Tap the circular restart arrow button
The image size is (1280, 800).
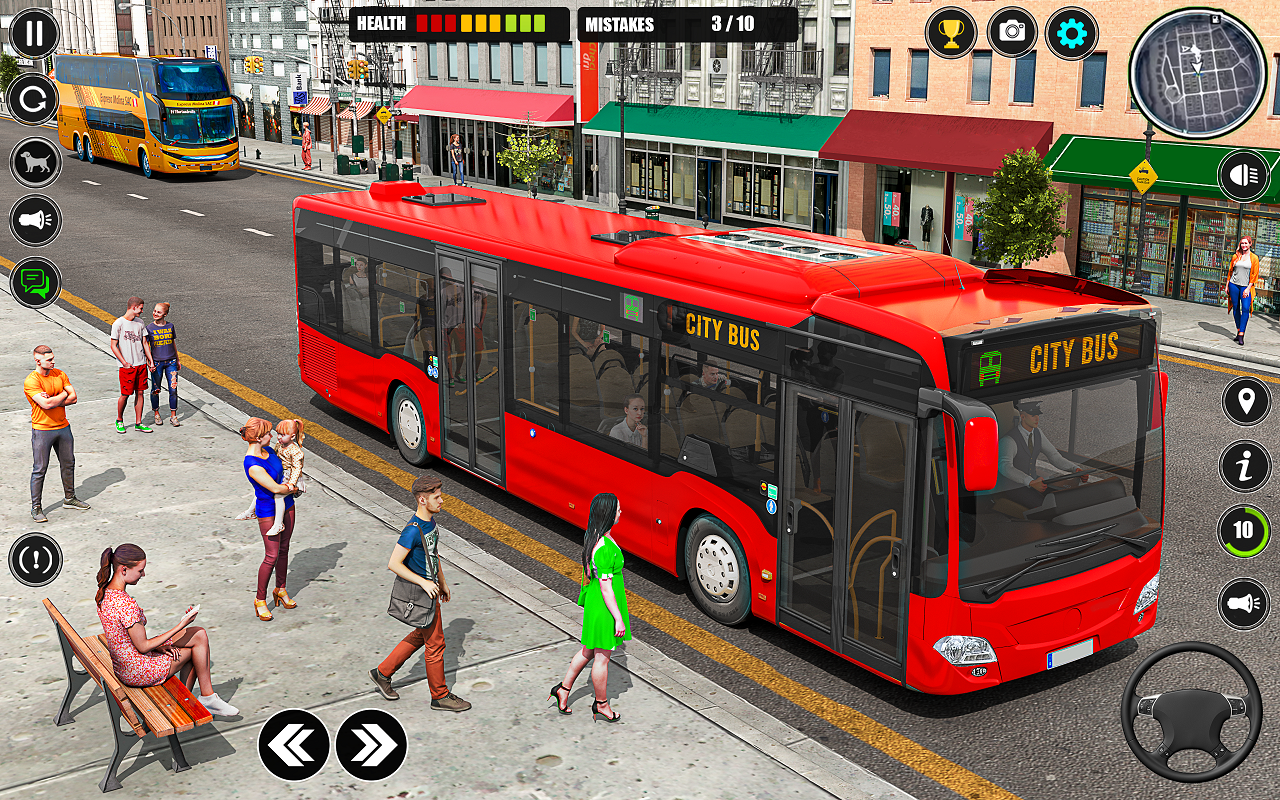pyautogui.click(x=35, y=100)
